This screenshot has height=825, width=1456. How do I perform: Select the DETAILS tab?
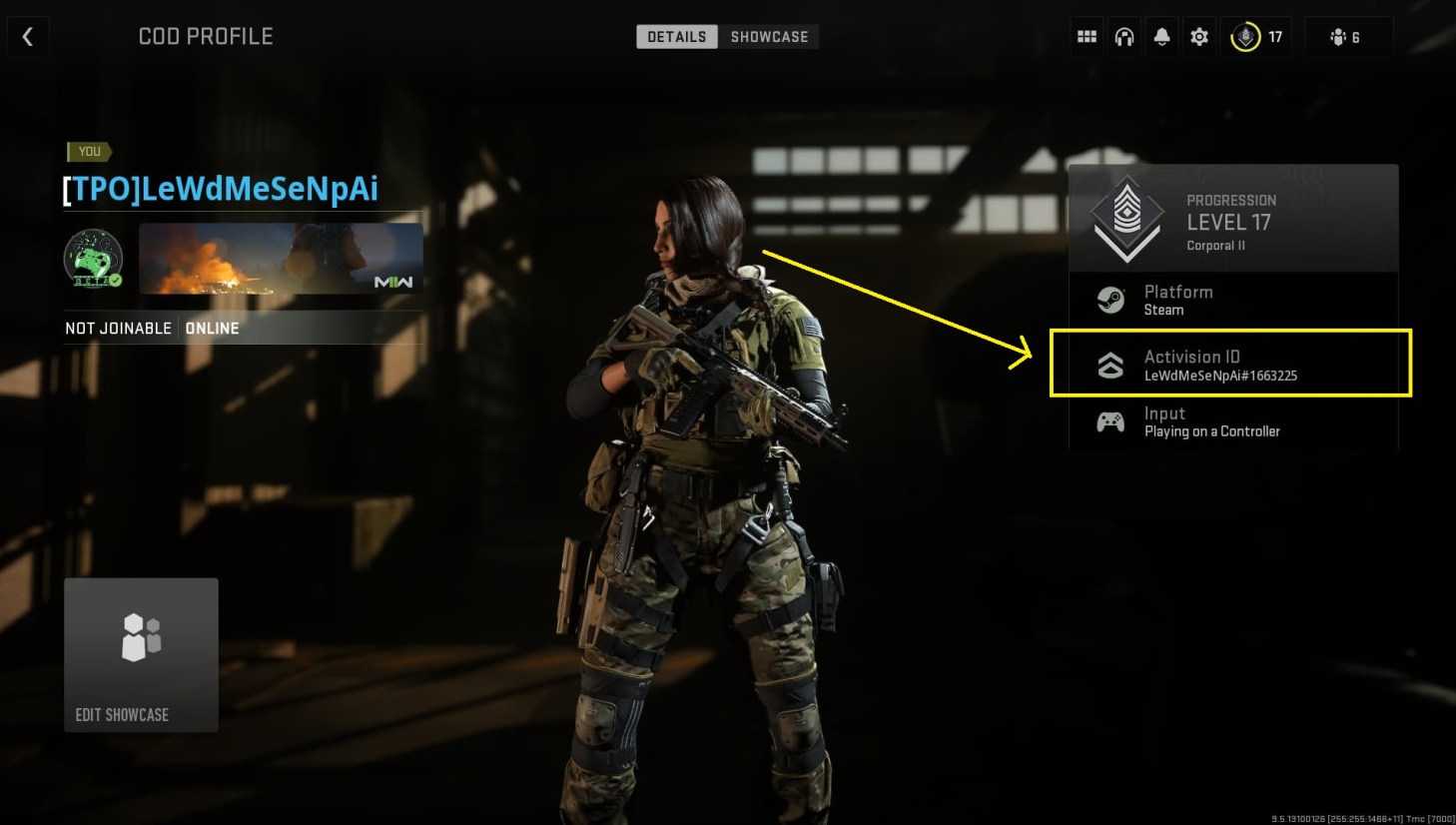[x=677, y=36]
